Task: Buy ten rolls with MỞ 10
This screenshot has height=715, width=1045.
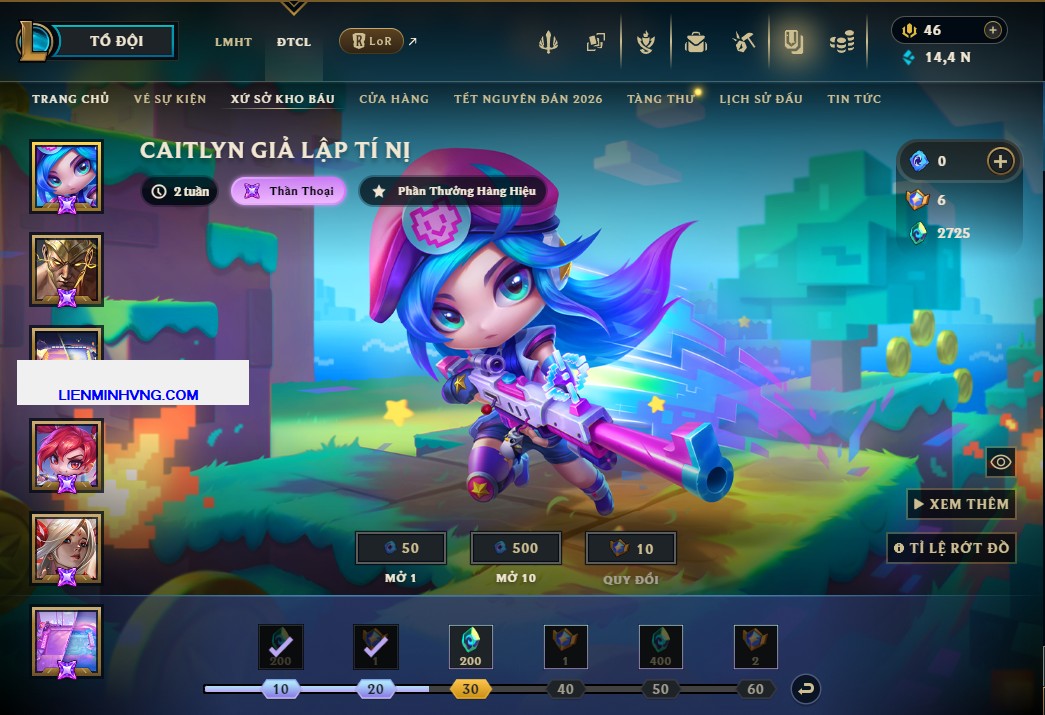Action: [x=516, y=548]
